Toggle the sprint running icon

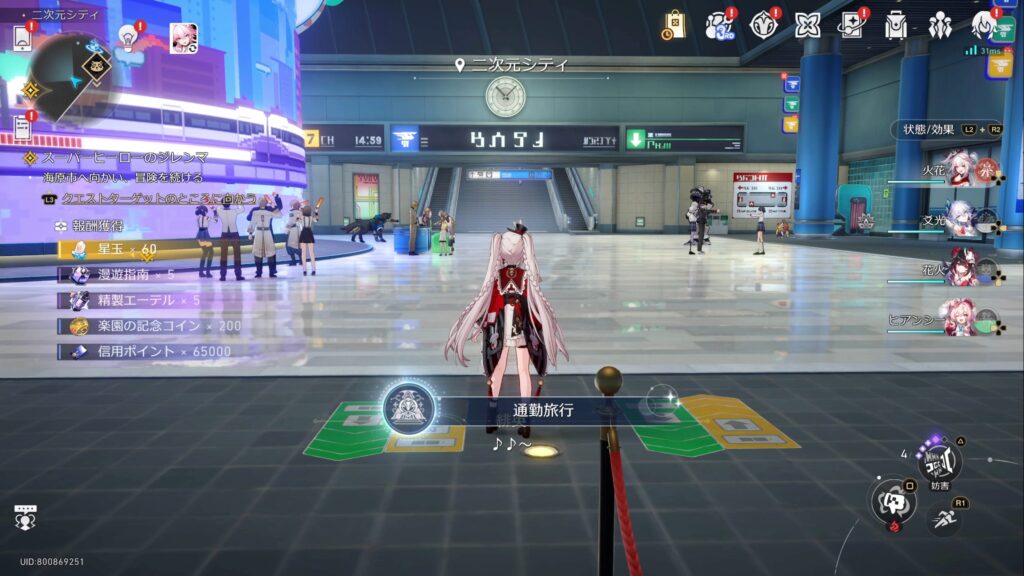click(x=944, y=518)
